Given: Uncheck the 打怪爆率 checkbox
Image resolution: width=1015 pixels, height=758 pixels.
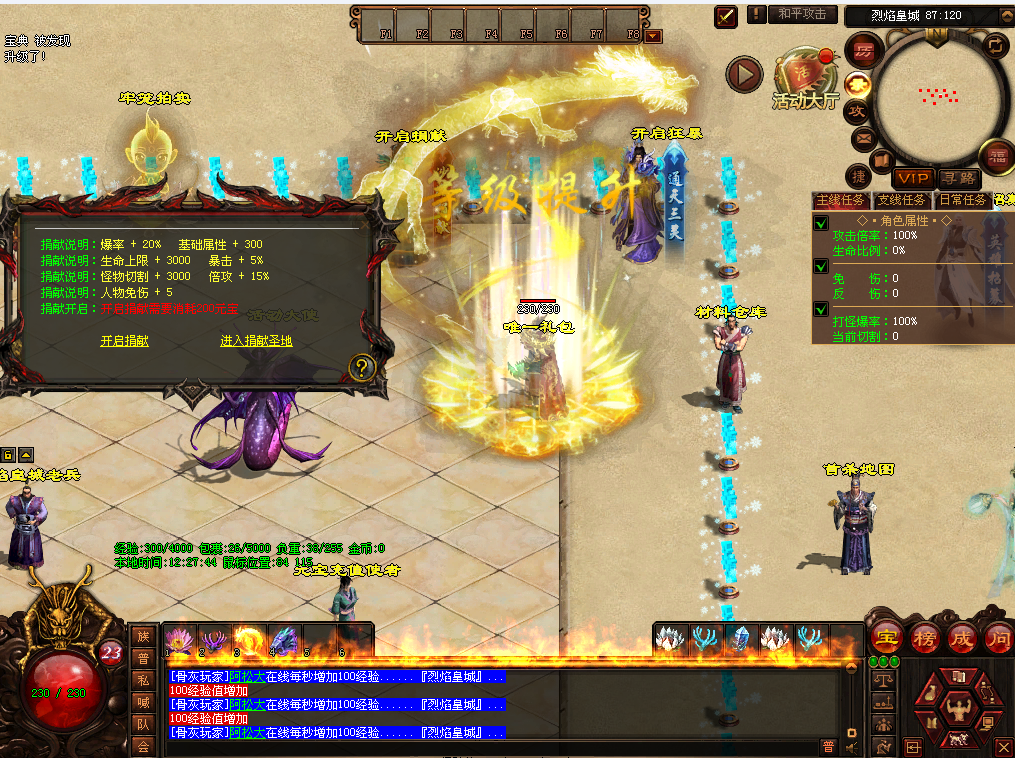Looking at the screenshot, I should (821, 309).
